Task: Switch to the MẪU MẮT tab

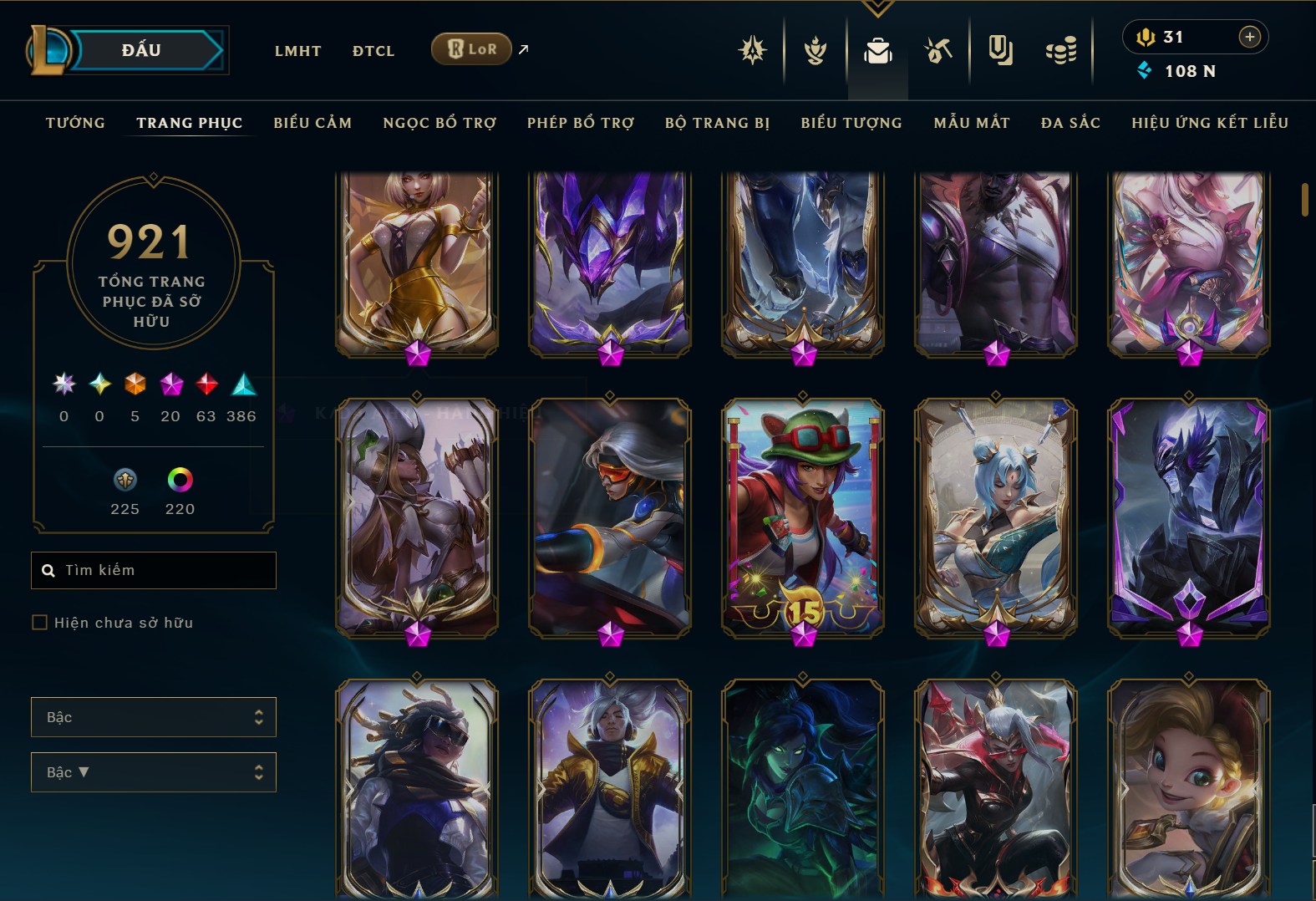Action: 972,123
